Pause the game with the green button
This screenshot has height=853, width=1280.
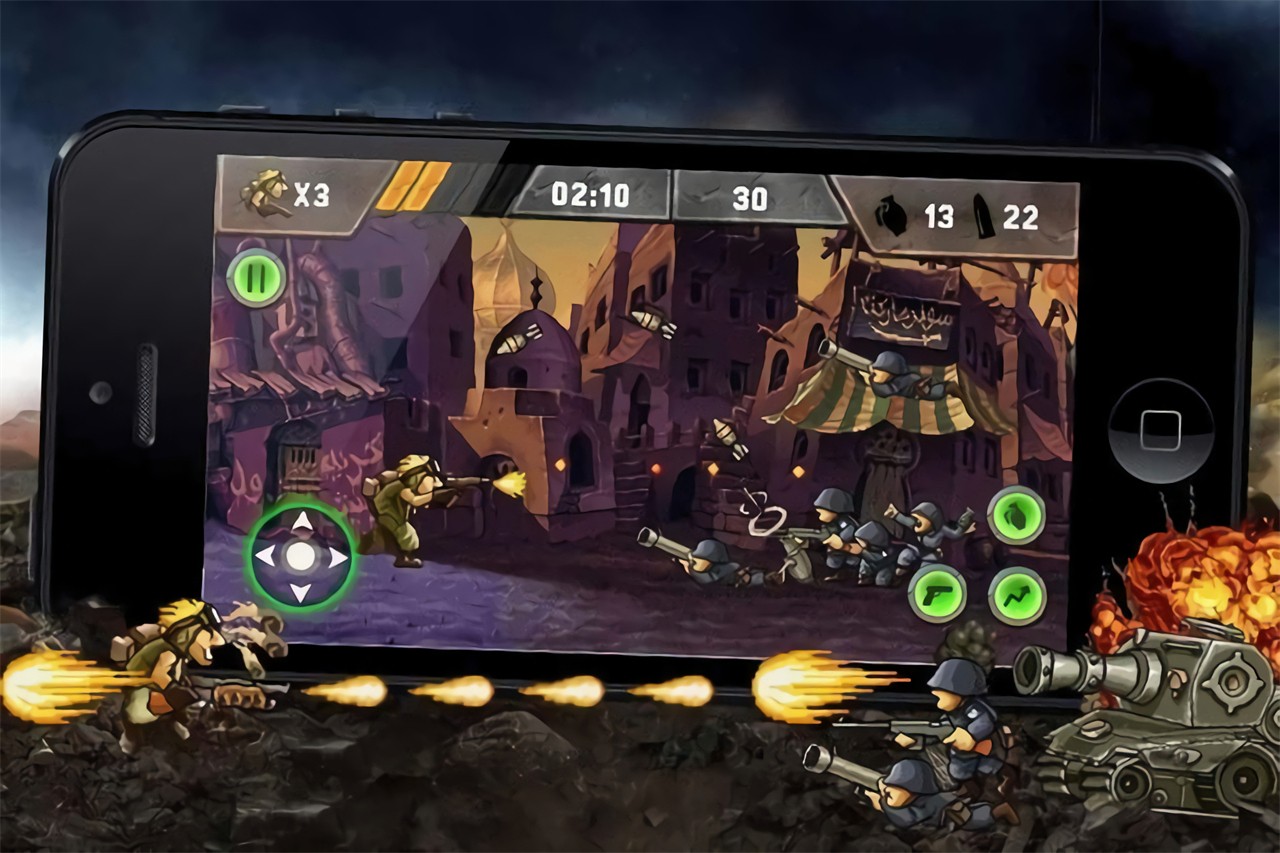coord(256,277)
